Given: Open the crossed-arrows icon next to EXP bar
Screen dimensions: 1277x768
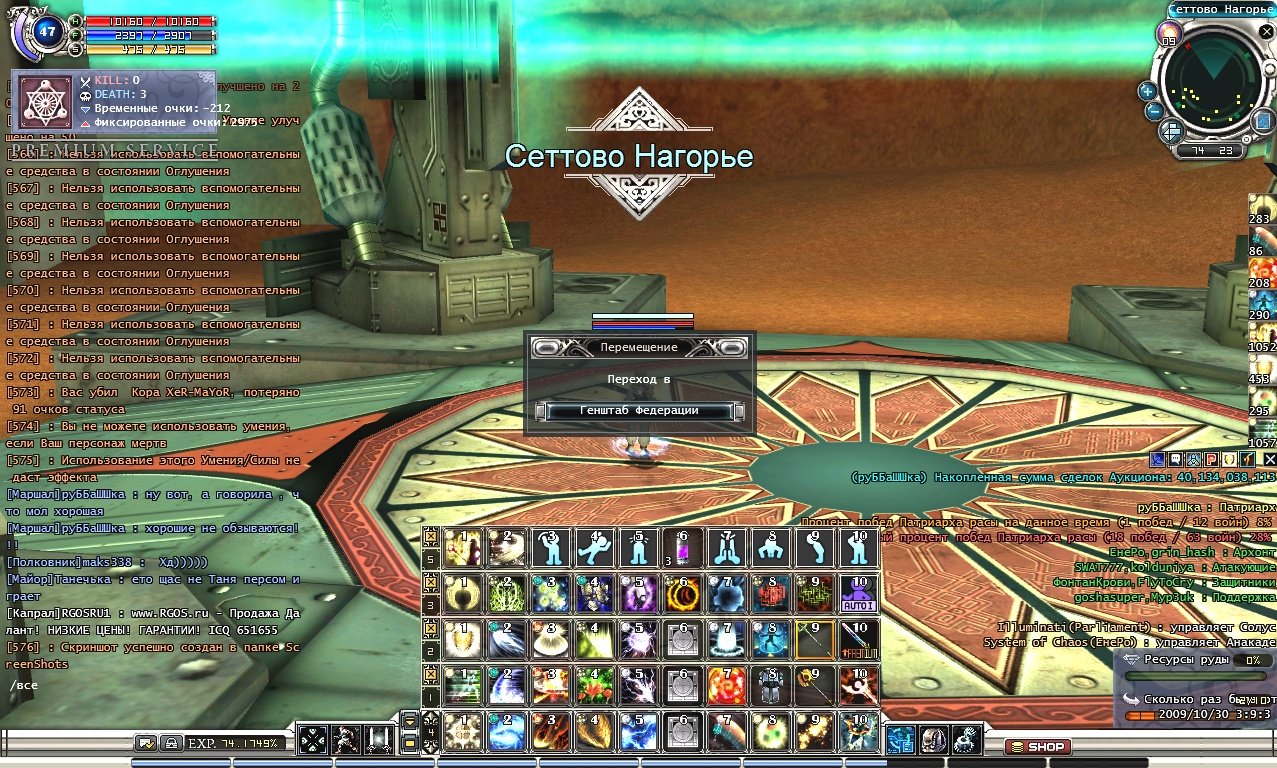Looking at the screenshot, I should pos(313,740).
